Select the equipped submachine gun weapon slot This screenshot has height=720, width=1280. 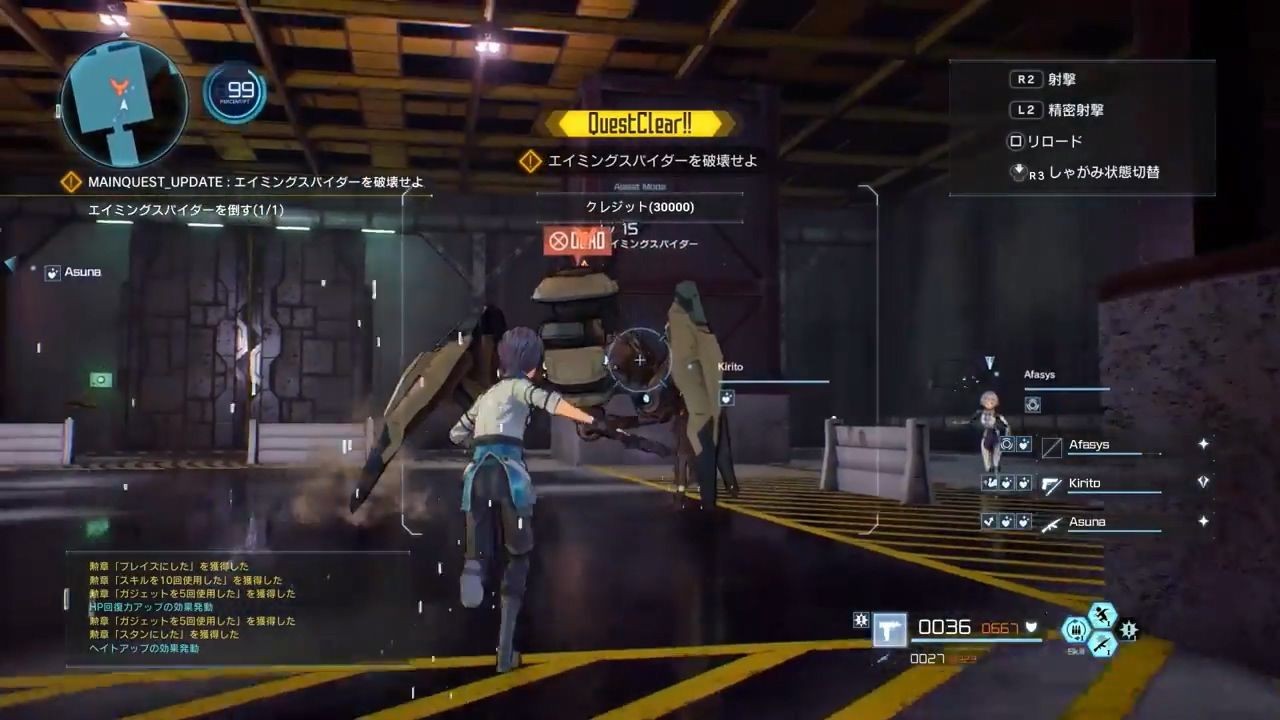click(889, 629)
